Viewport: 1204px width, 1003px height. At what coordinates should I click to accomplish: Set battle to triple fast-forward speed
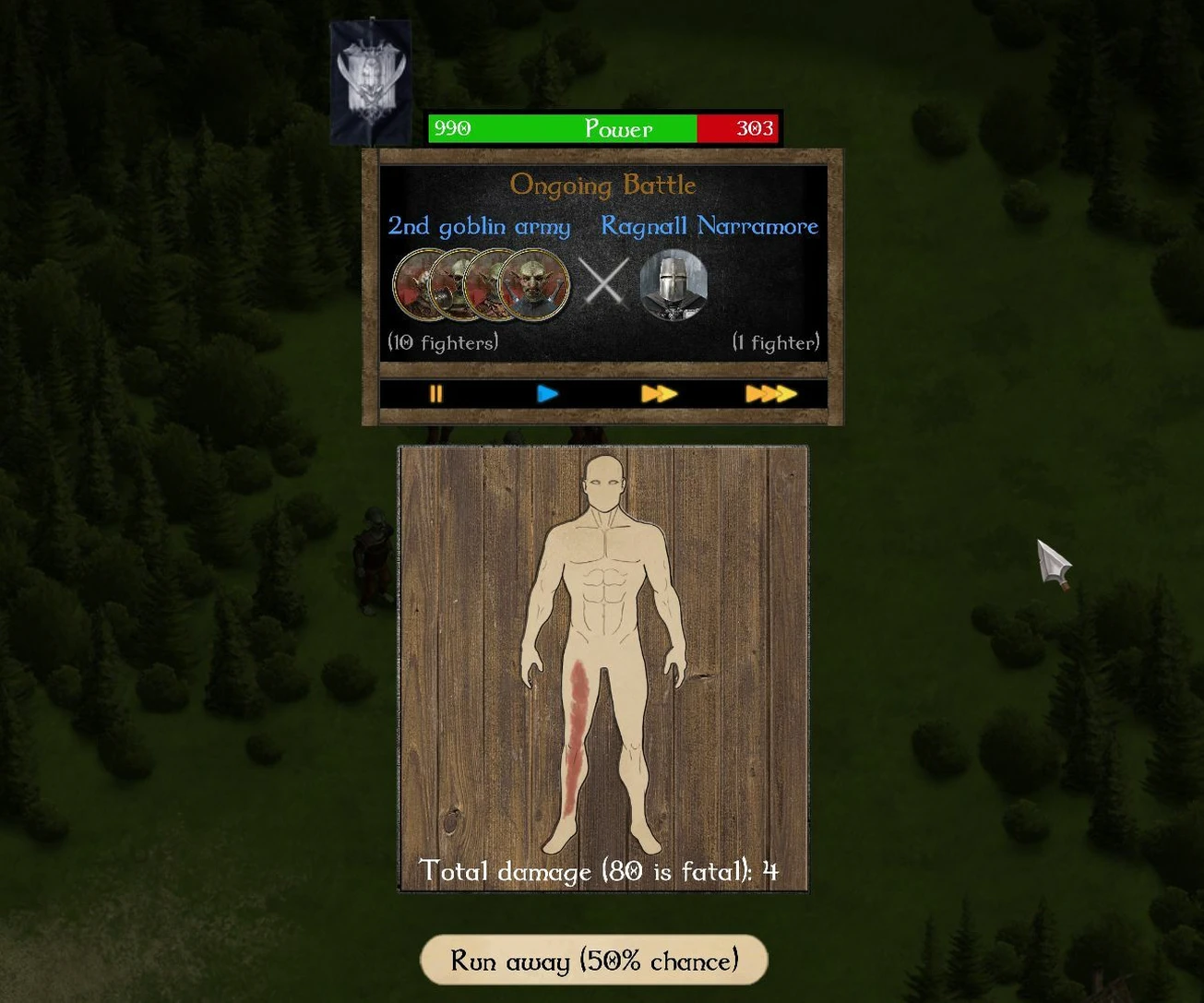770,394
